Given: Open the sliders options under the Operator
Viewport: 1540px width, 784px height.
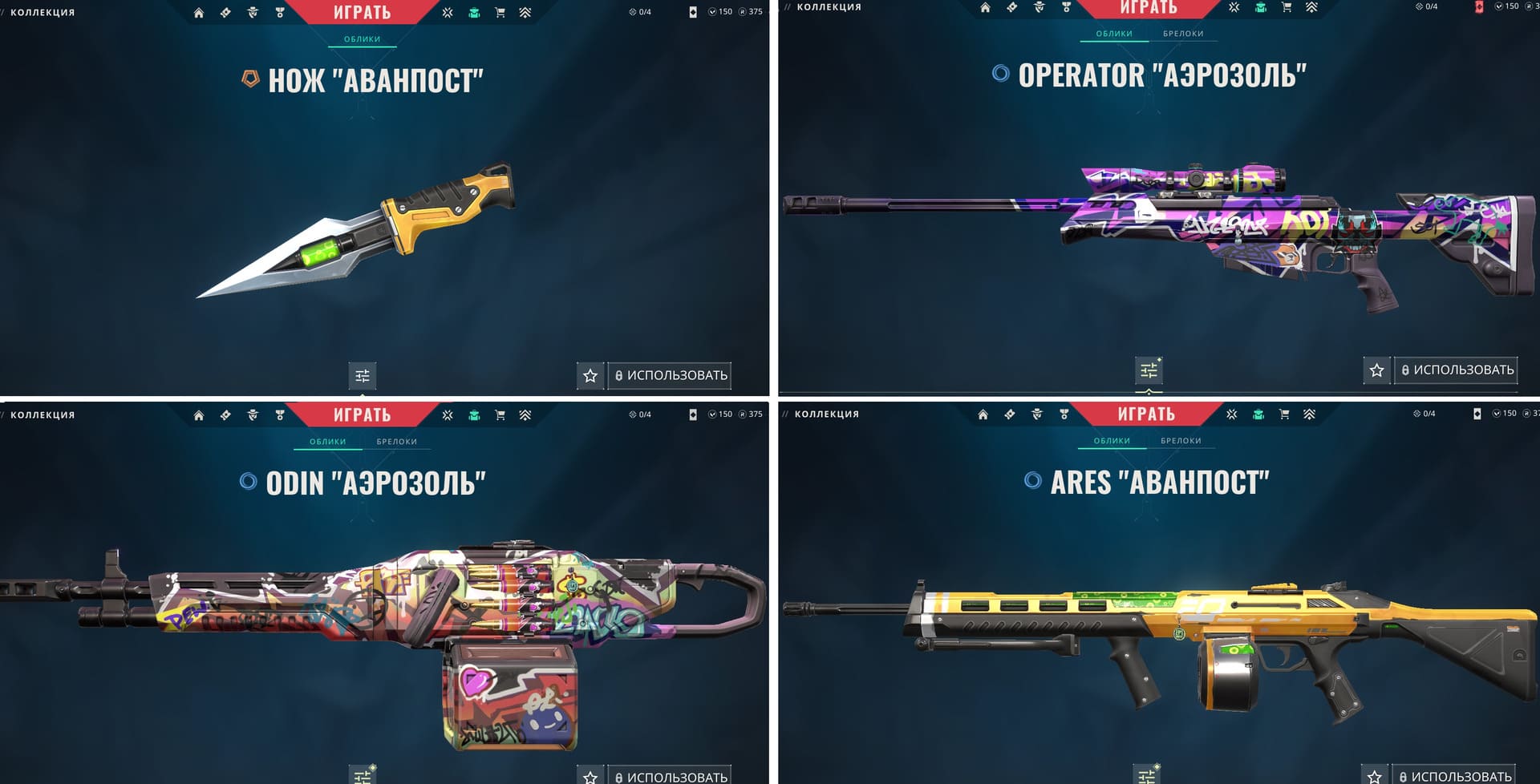Looking at the screenshot, I should 1149,370.
